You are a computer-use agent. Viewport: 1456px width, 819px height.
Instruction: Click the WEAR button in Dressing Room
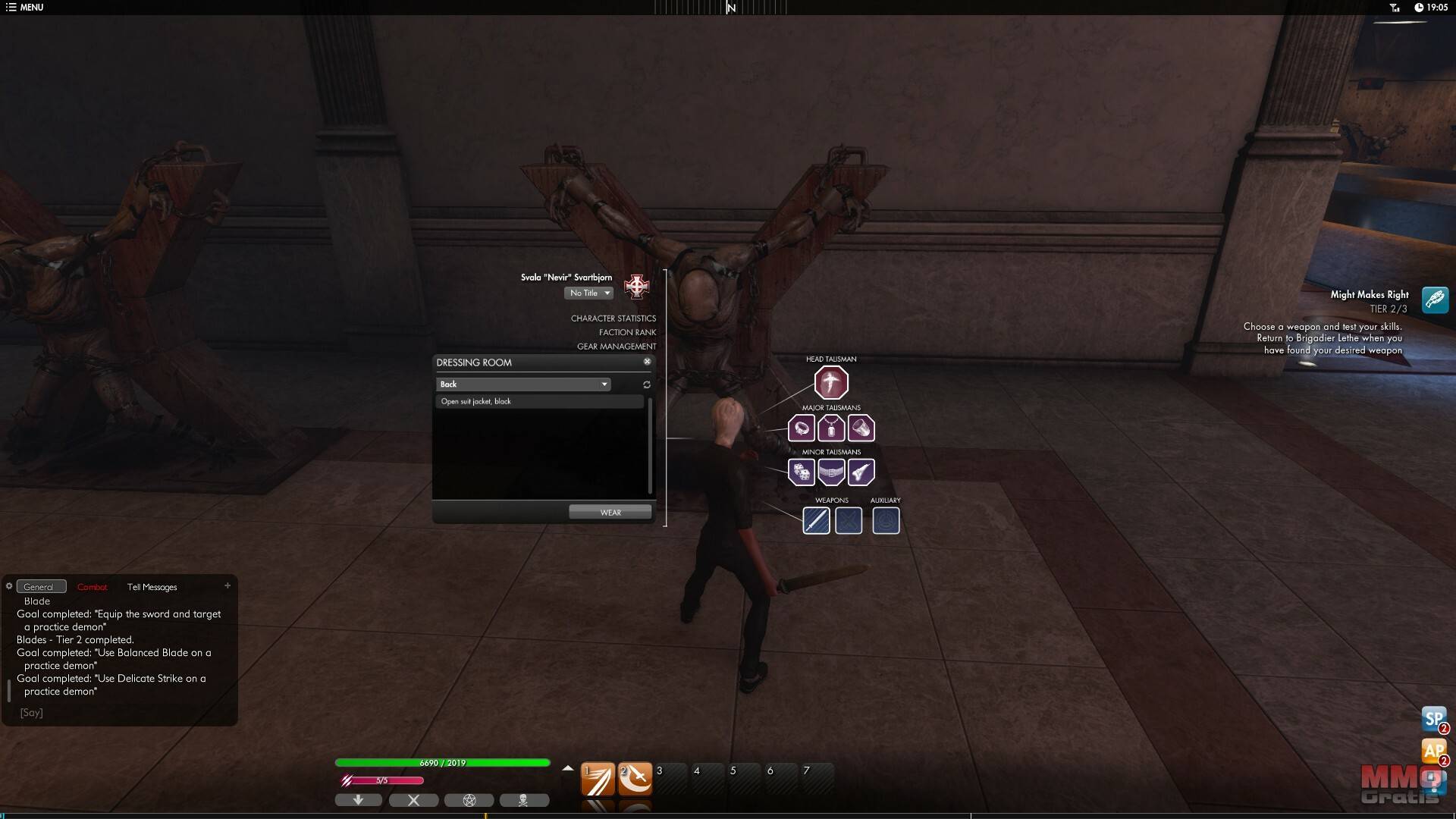(x=610, y=513)
